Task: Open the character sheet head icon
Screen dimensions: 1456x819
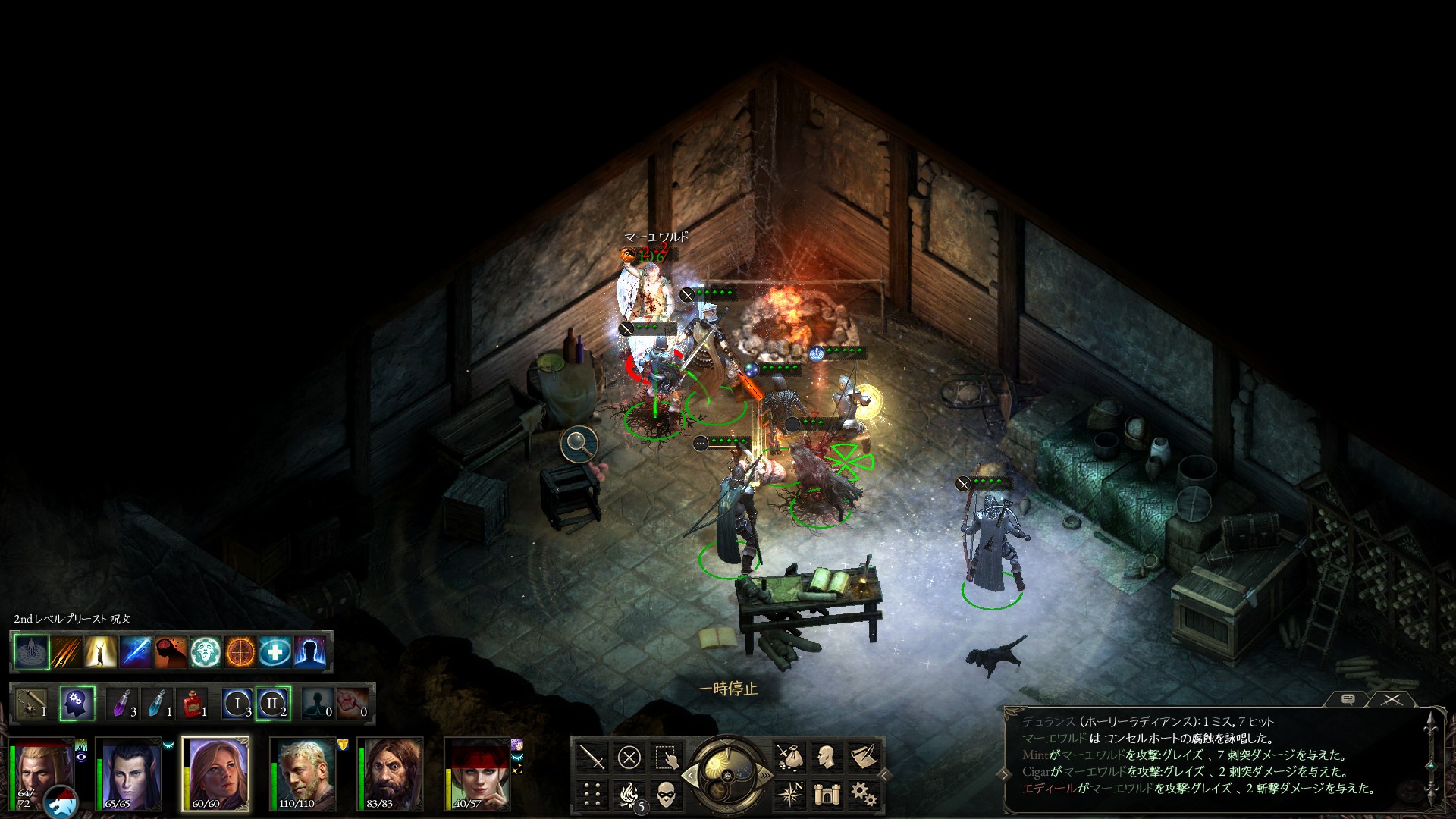Action: pos(826,757)
